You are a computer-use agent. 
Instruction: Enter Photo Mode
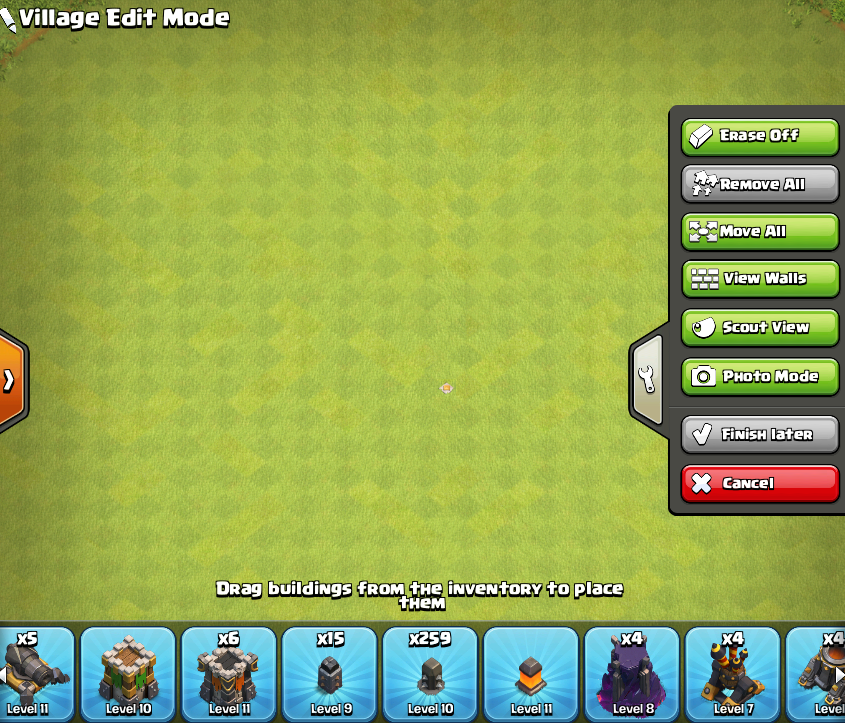[x=760, y=376]
